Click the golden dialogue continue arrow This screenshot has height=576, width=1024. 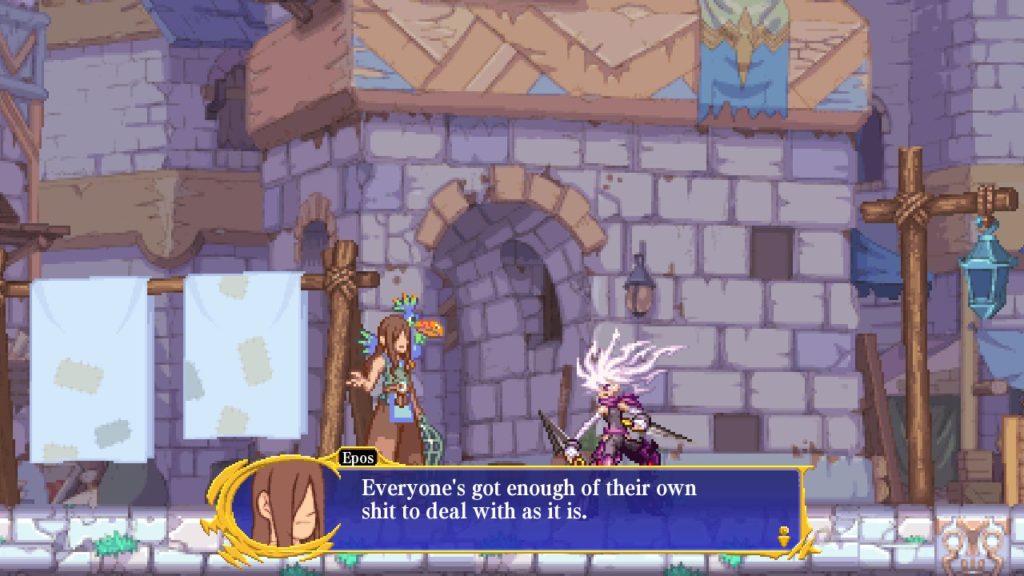click(784, 535)
